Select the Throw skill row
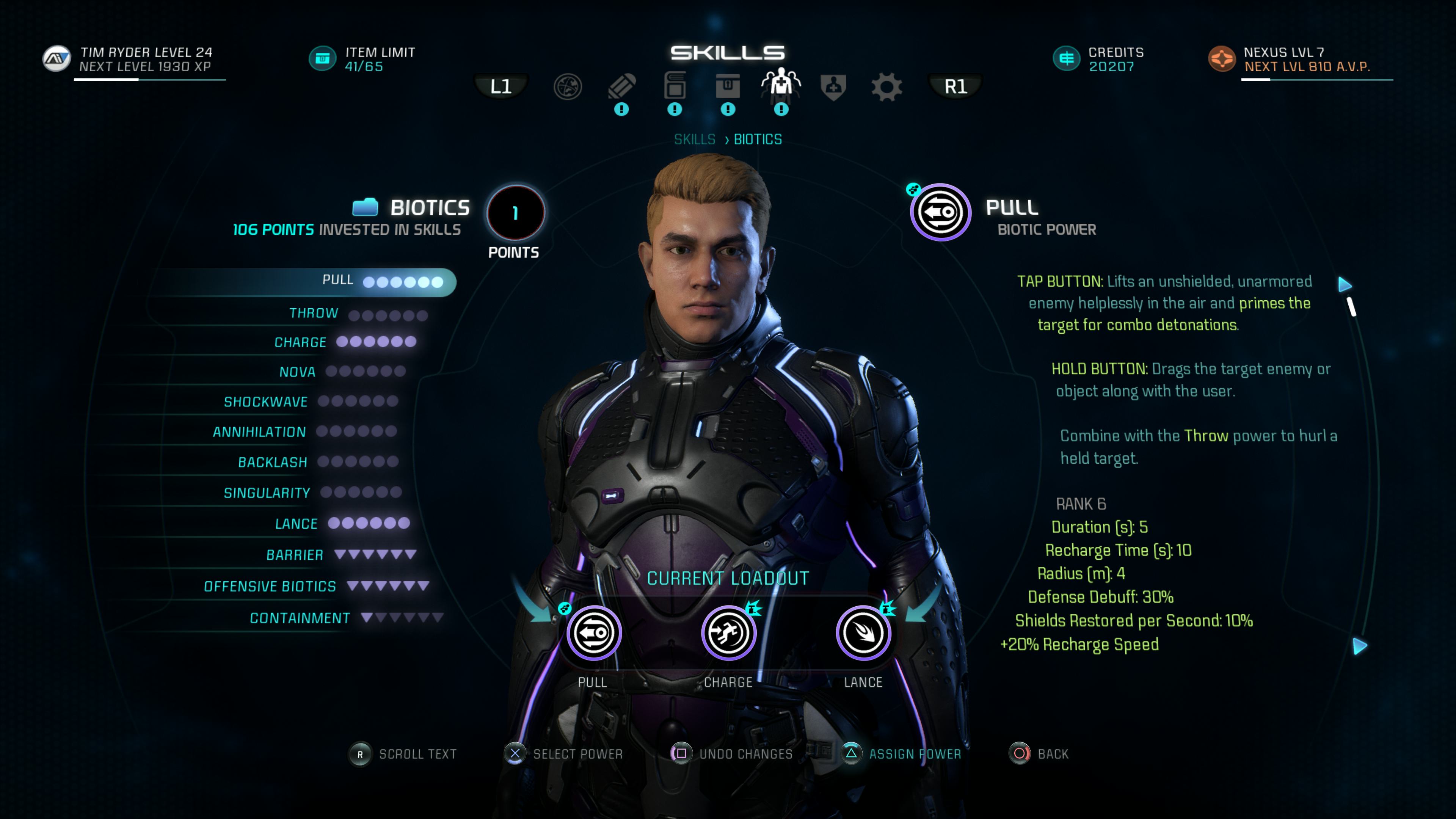This screenshot has width=1456, height=819. click(314, 313)
